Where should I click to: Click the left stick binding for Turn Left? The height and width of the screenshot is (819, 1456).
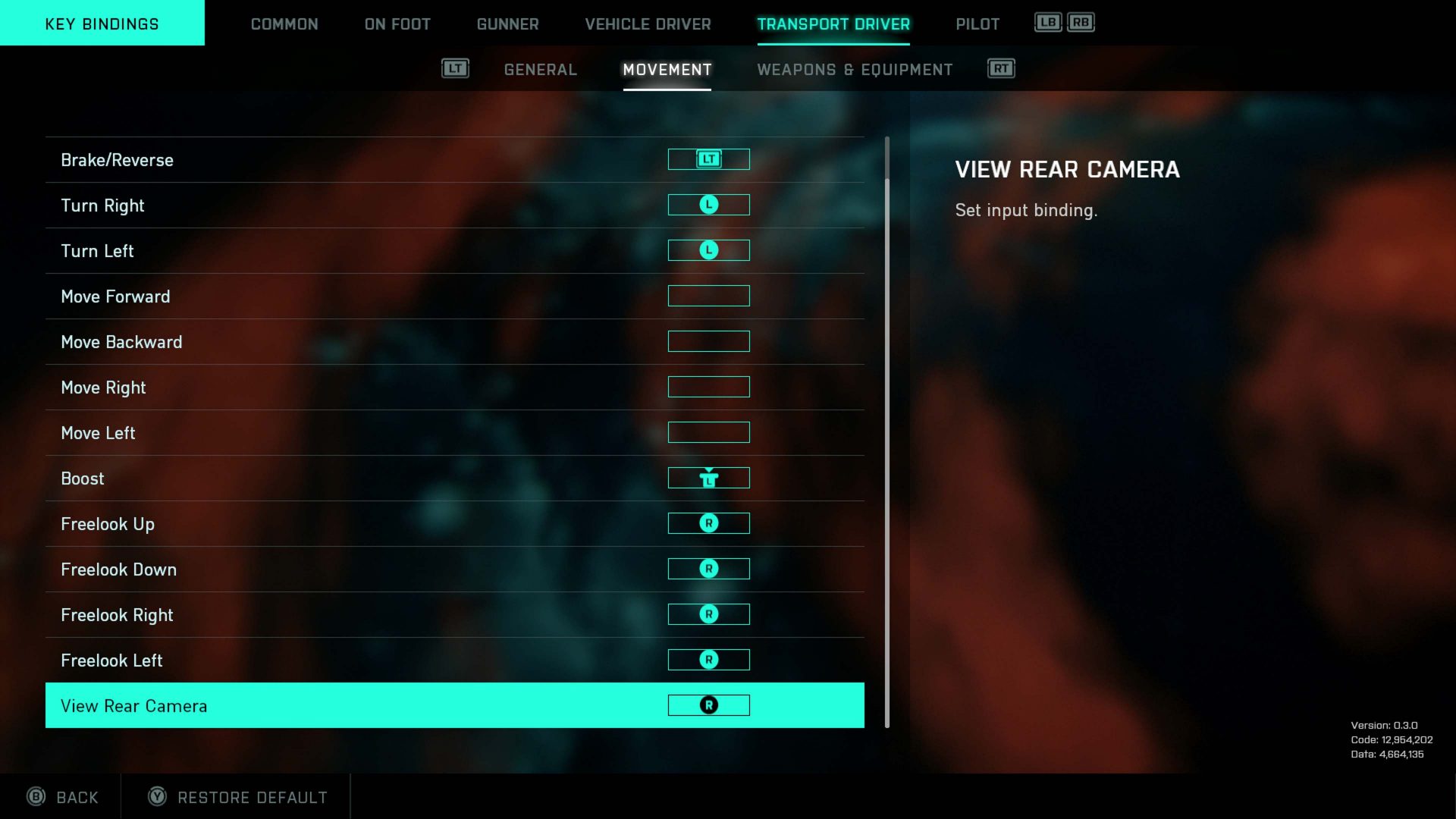tap(708, 249)
